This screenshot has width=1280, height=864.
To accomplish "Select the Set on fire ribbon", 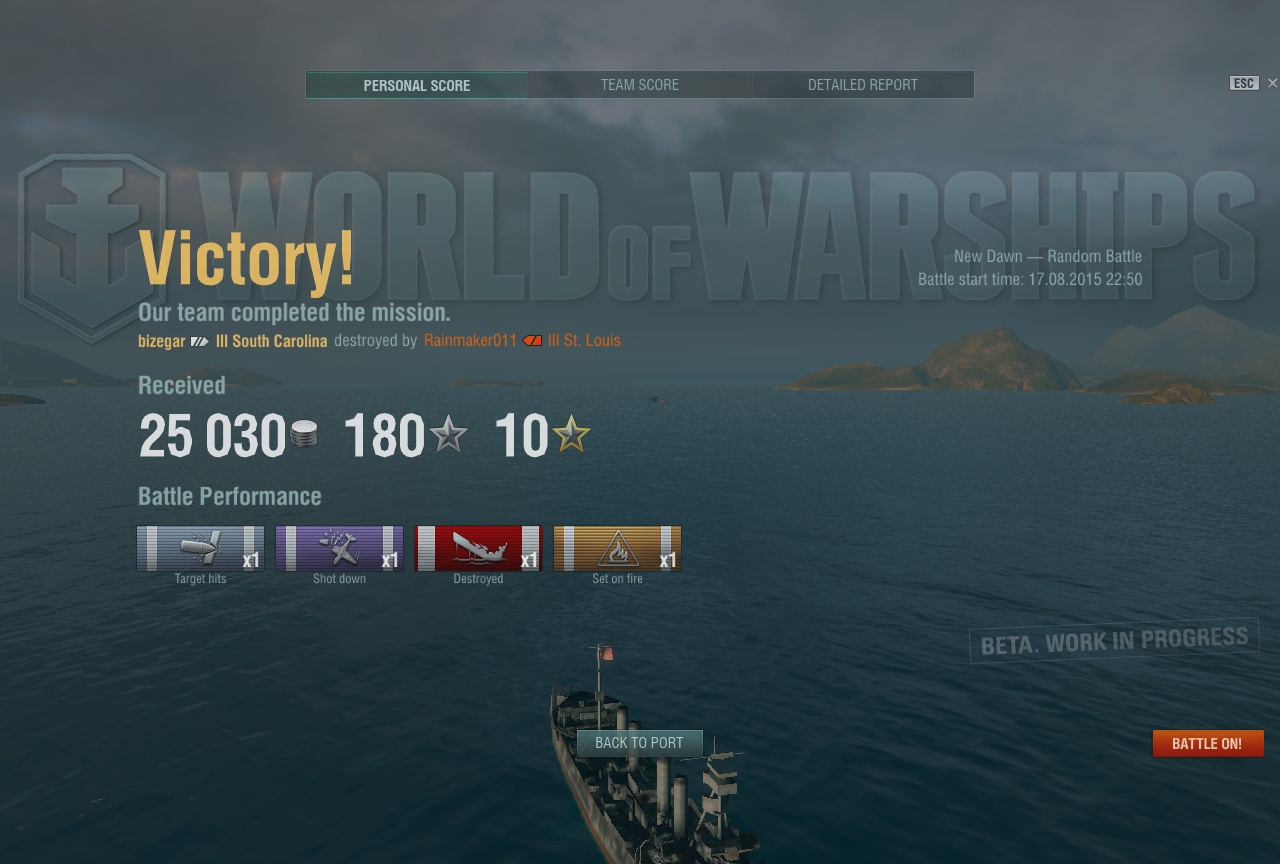I will (x=617, y=548).
